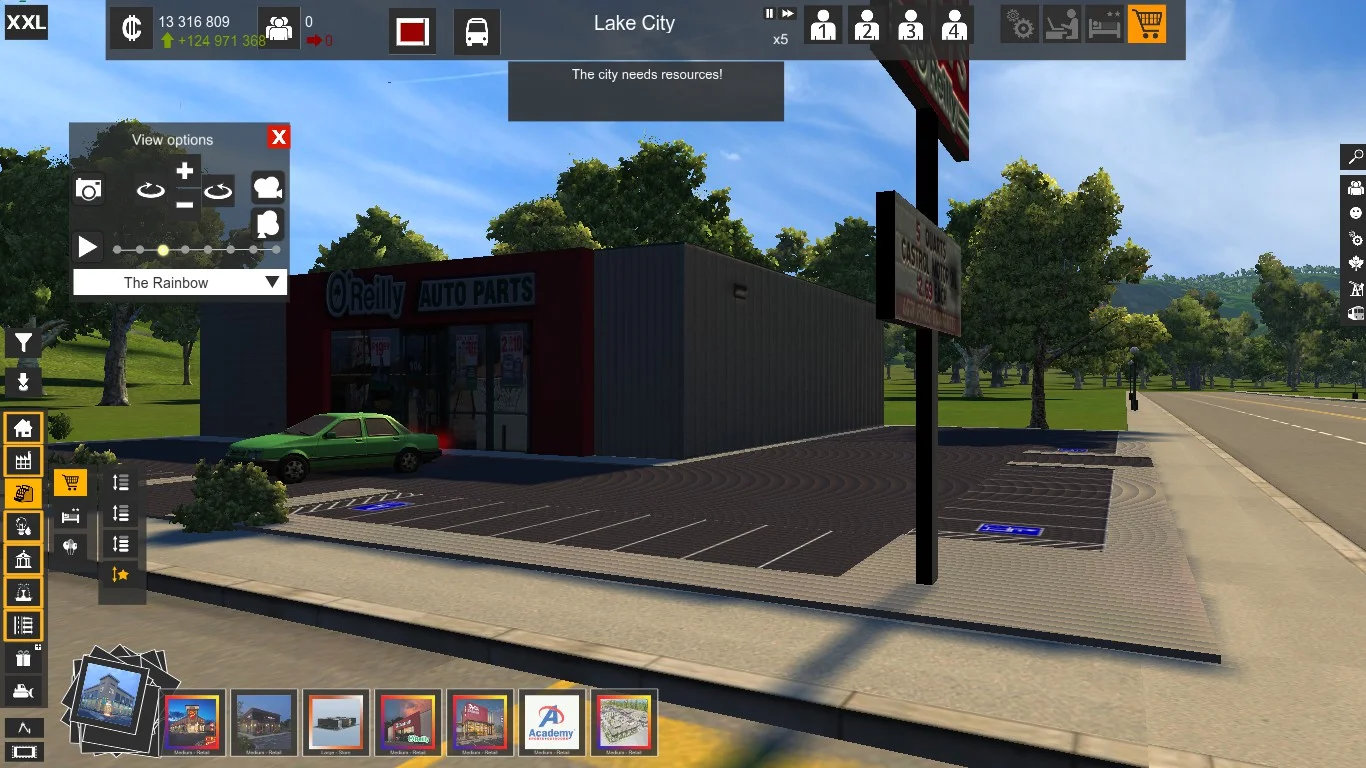Open the industry factory build category

pyautogui.click(x=23, y=461)
